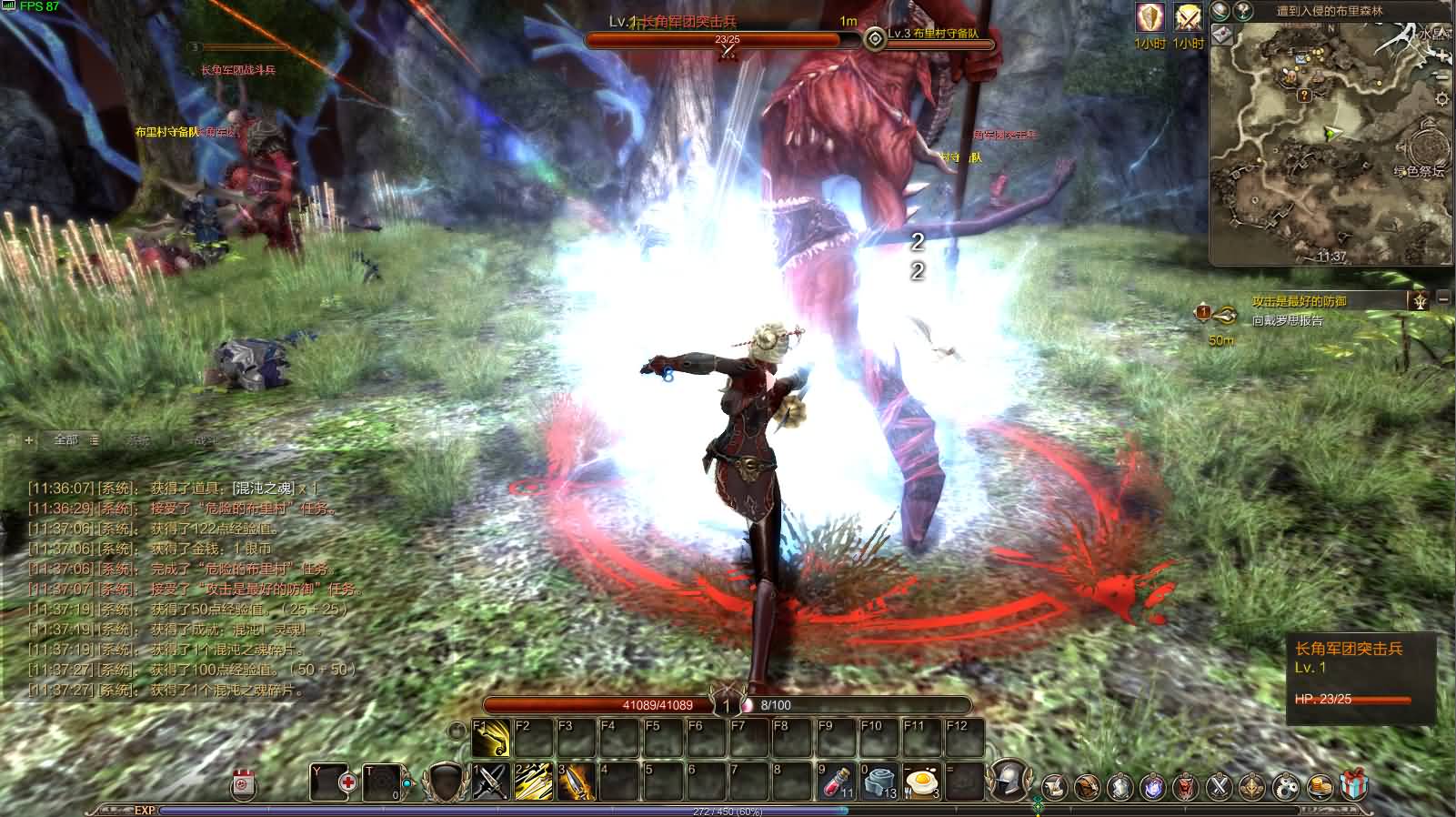
Task: Switch to the 战斗 chat tab
Action: pos(206,442)
